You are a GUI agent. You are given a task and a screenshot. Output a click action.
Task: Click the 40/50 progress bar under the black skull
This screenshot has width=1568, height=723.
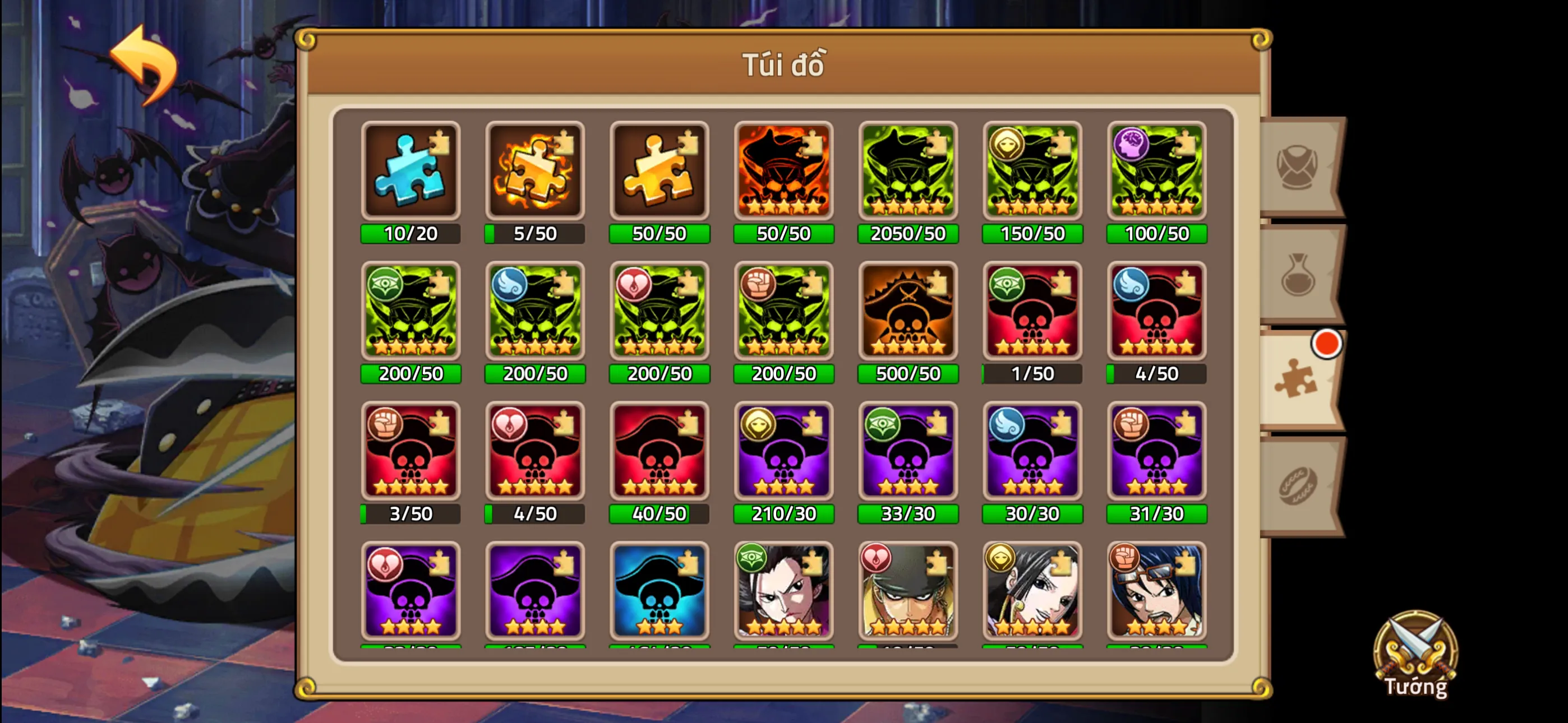pyautogui.click(x=659, y=515)
